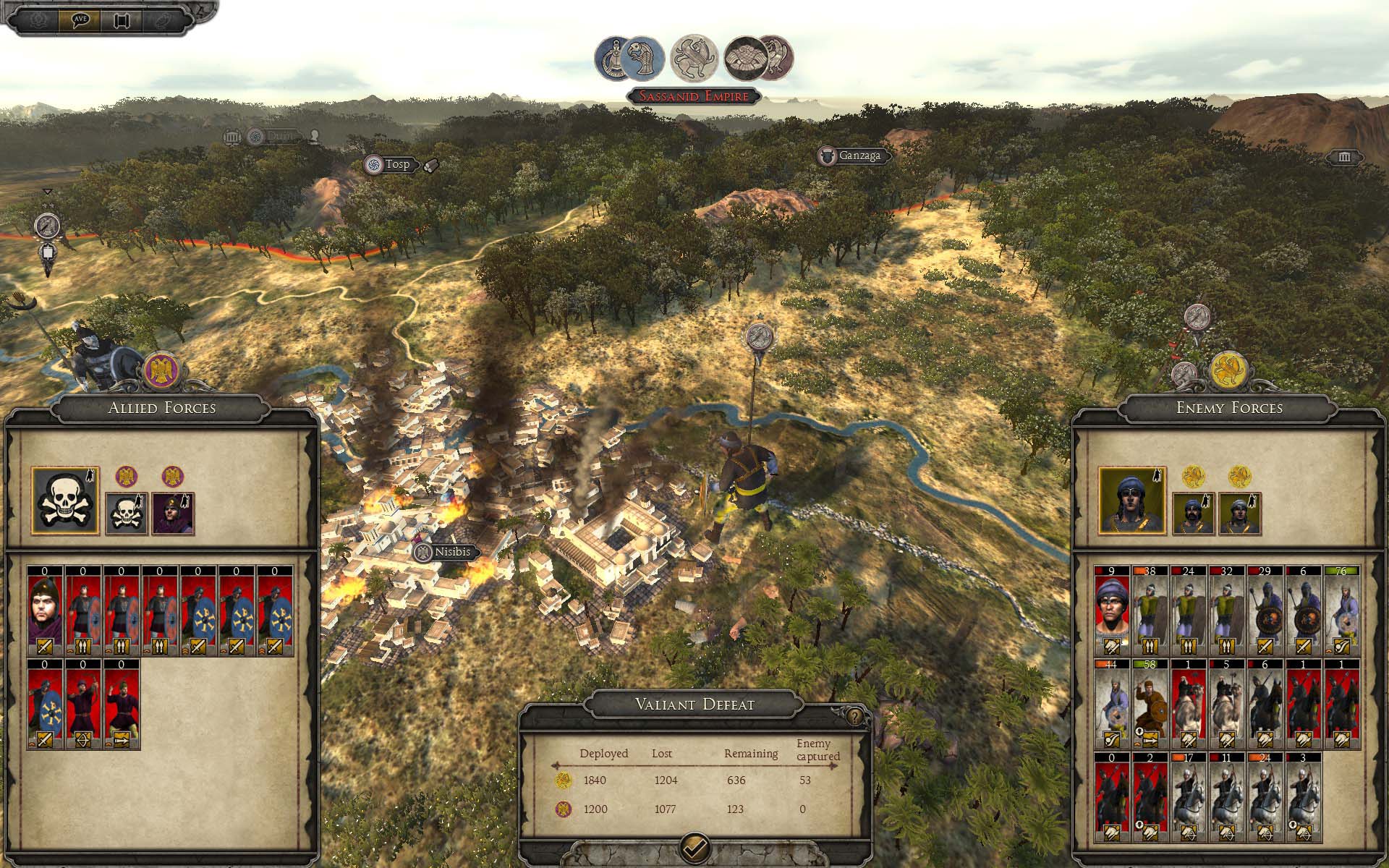Open the scroll icon in the top toolbar
Screen dimensions: 1389x868
point(120,20)
